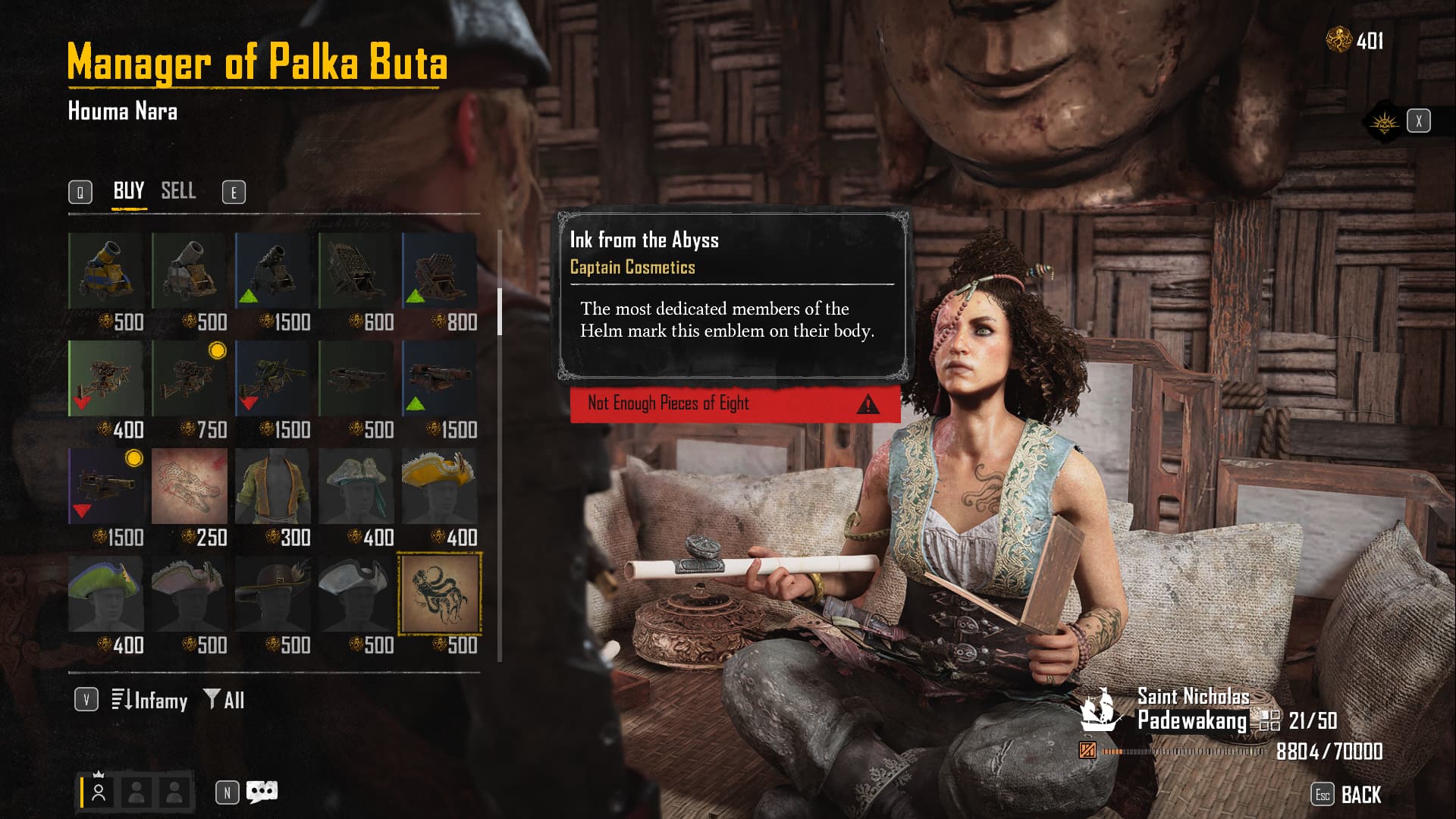The width and height of the screenshot is (1456, 819).
Task: Choose the pink tricorn hat
Action: (x=190, y=594)
